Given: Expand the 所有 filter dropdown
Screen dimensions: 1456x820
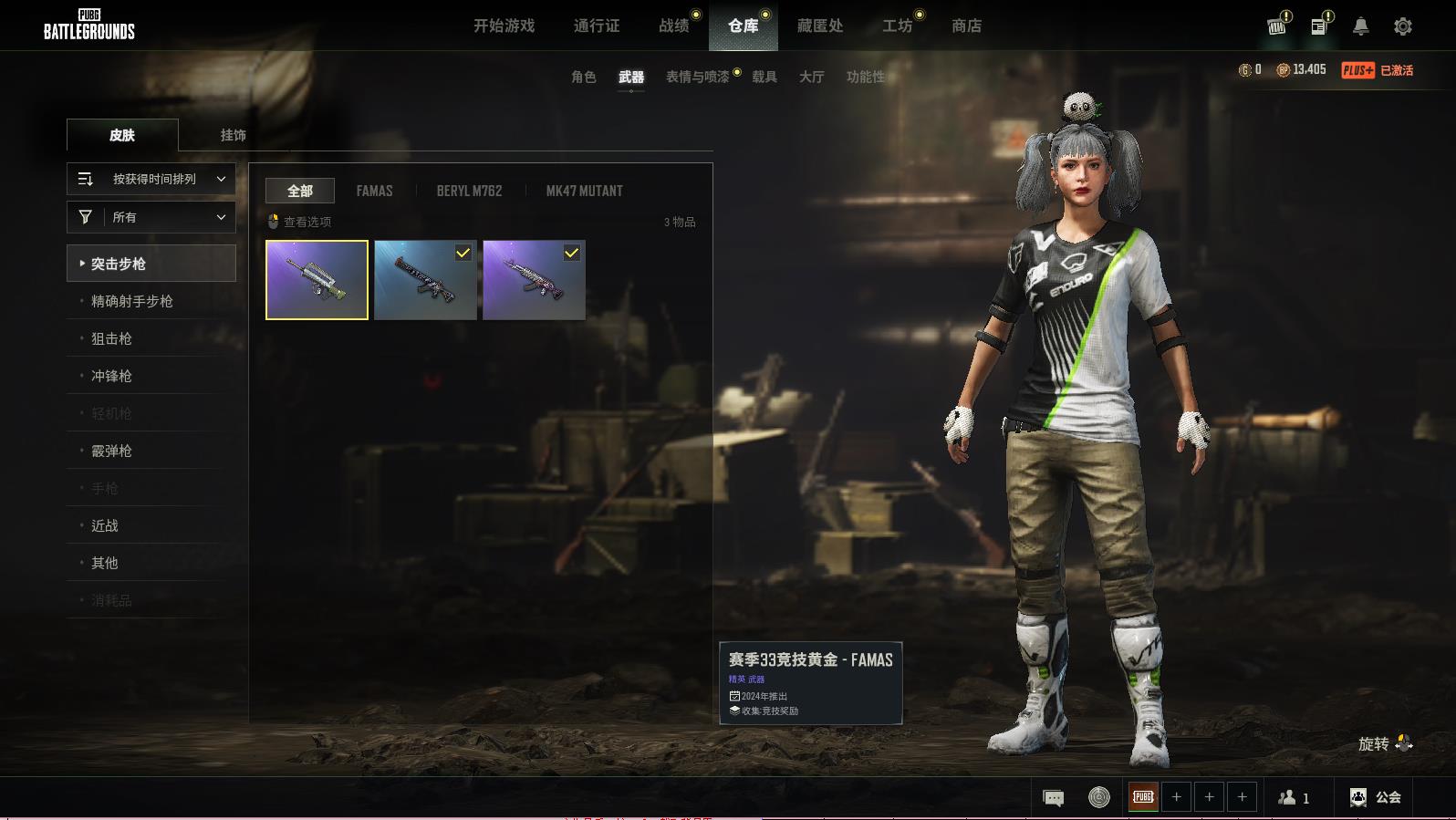Looking at the screenshot, I should [x=151, y=217].
